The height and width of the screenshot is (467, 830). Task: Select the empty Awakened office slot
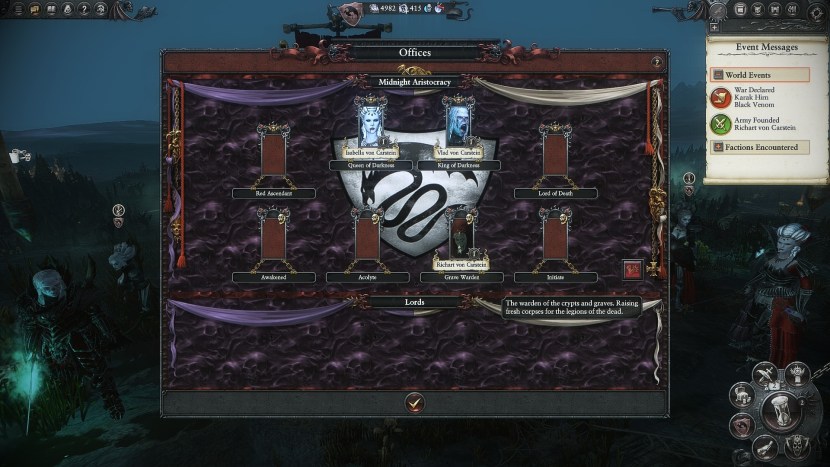pyautogui.click(x=273, y=238)
